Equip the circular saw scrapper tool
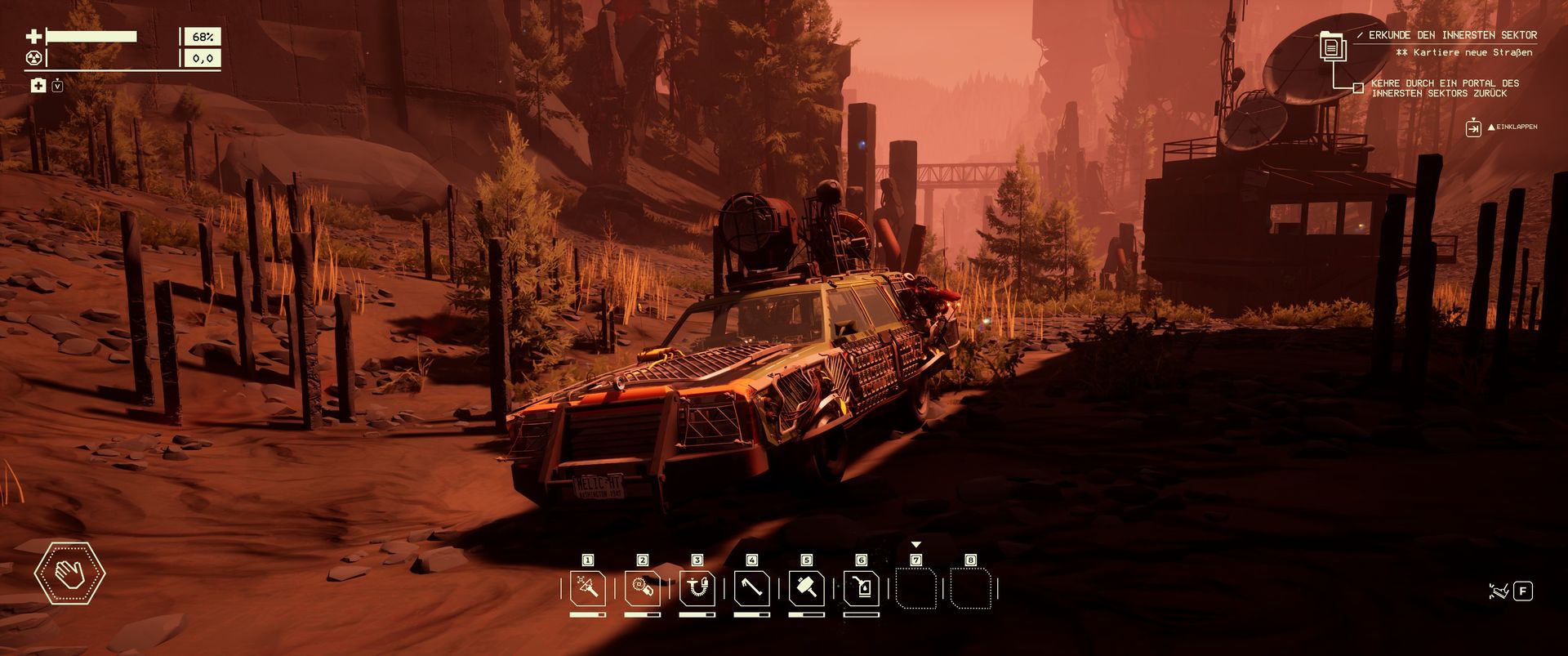Viewport: 1568px width, 656px height. [x=643, y=587]
